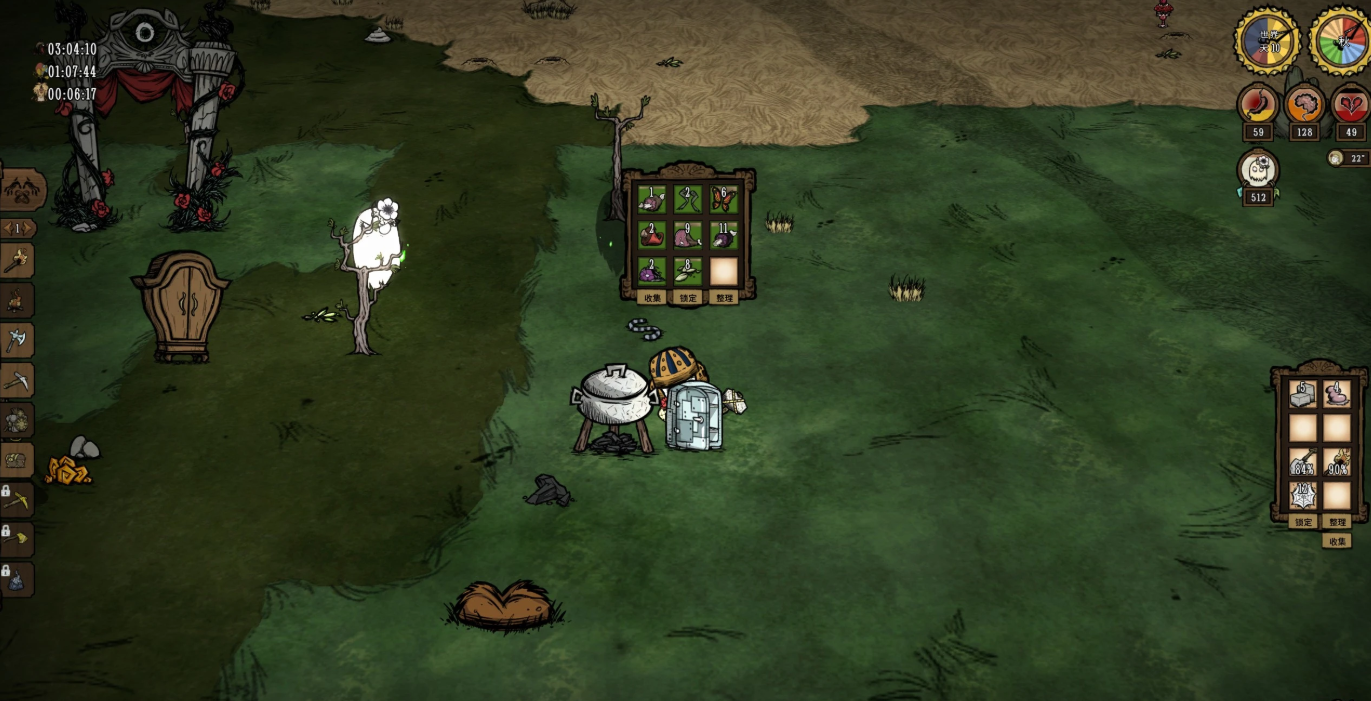1371x701 pixels.
Task: Select the spider web stack of 12
Action: pyautogui.click(x=1302, y=496)
